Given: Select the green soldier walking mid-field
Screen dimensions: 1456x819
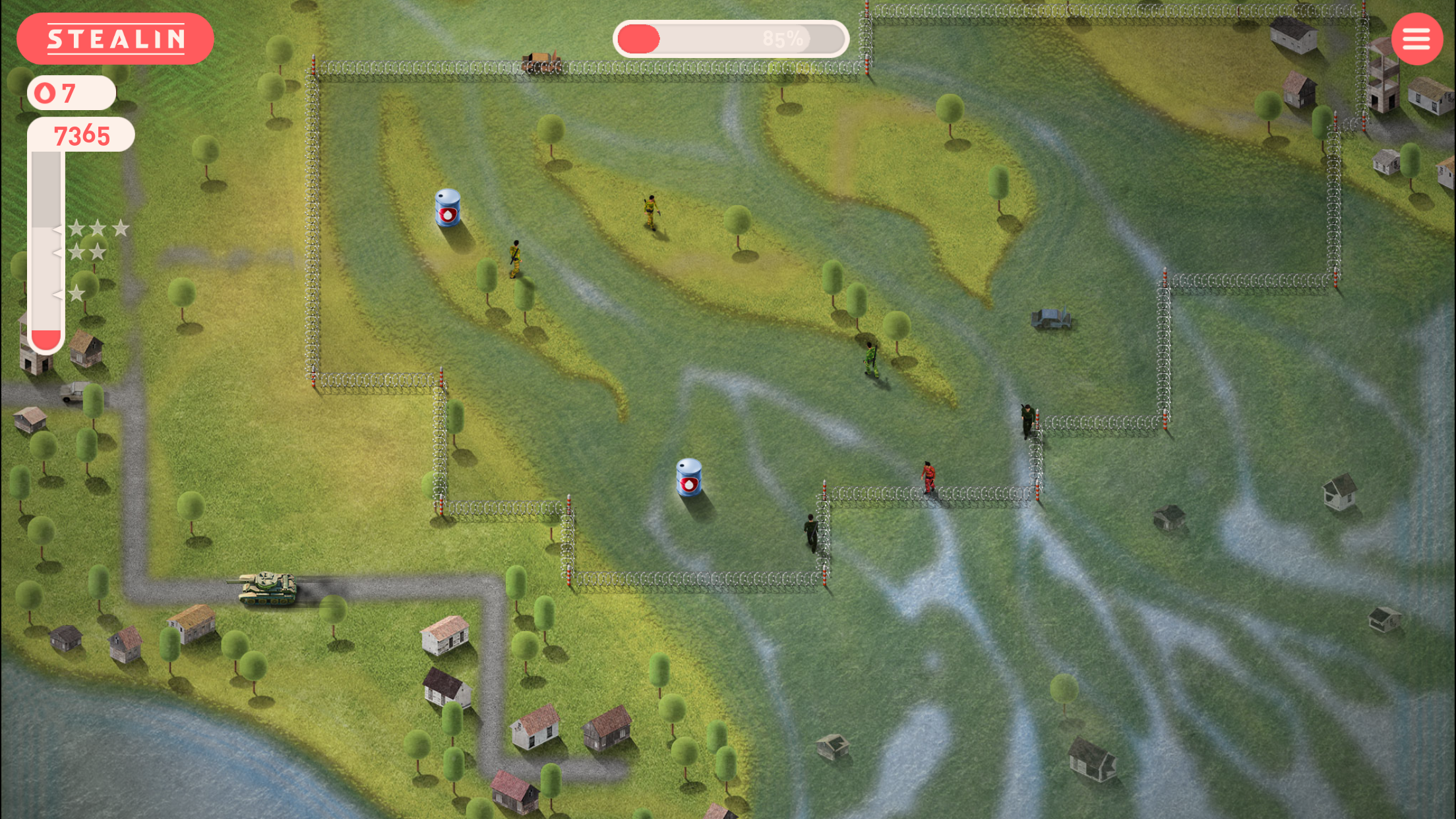Looking at the screenshot, I should (869, 359).
